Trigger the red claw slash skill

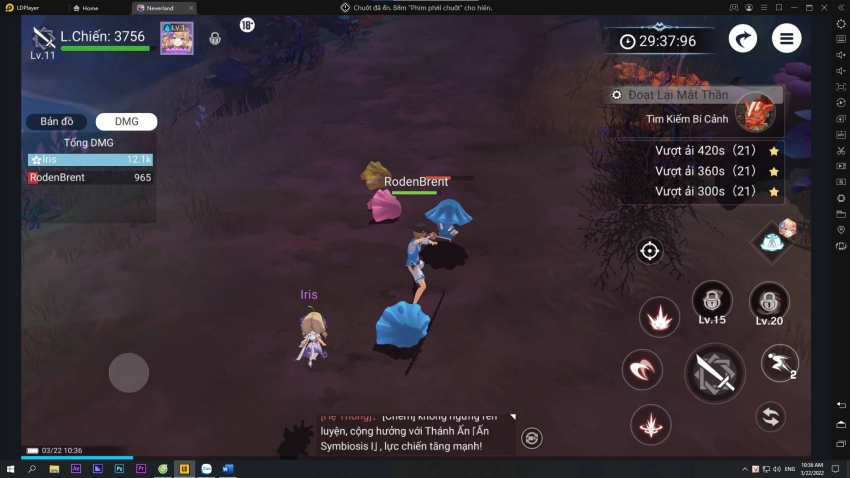[x=642, y=370]
